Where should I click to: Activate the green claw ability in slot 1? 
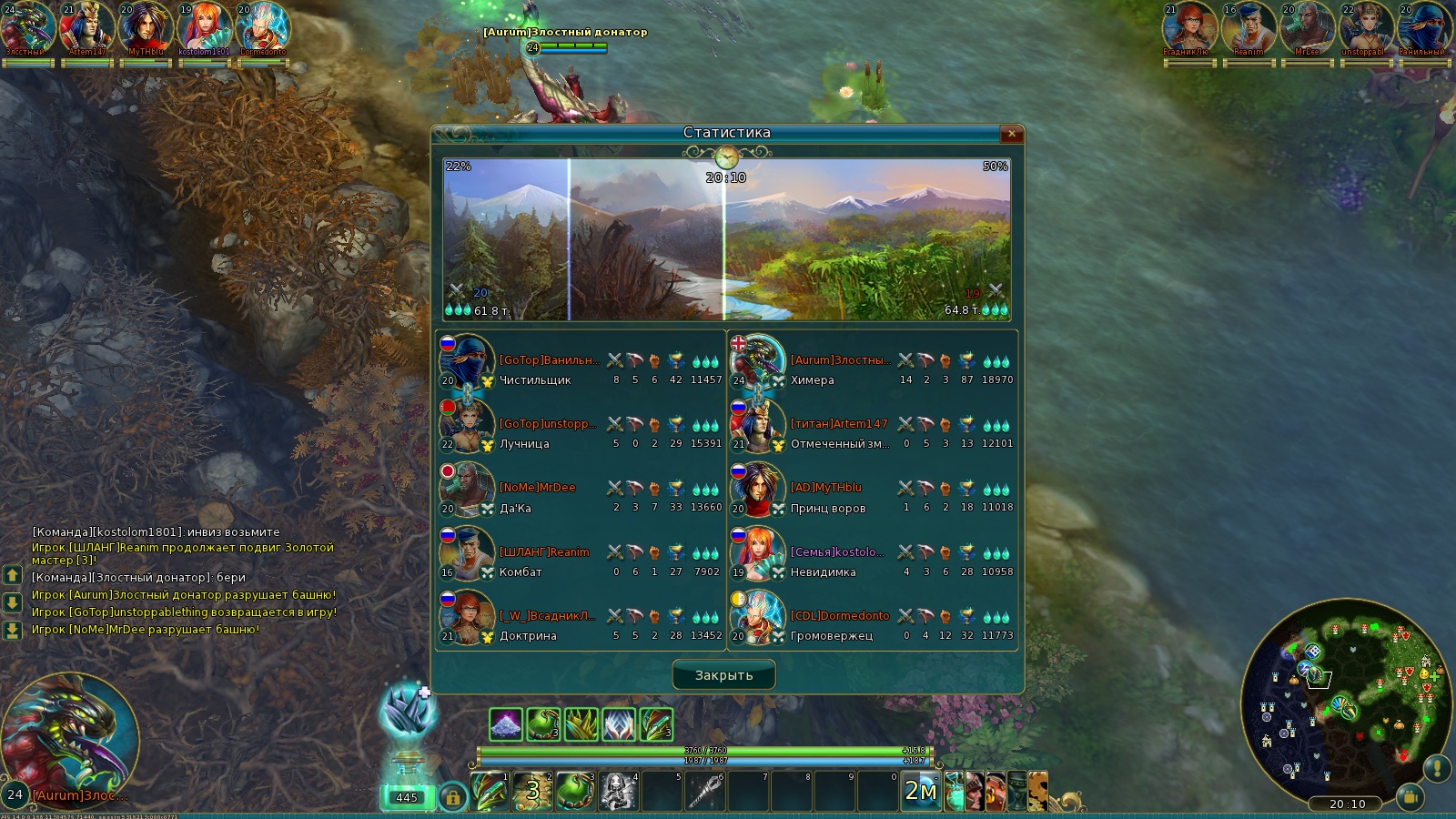[490, 792]
